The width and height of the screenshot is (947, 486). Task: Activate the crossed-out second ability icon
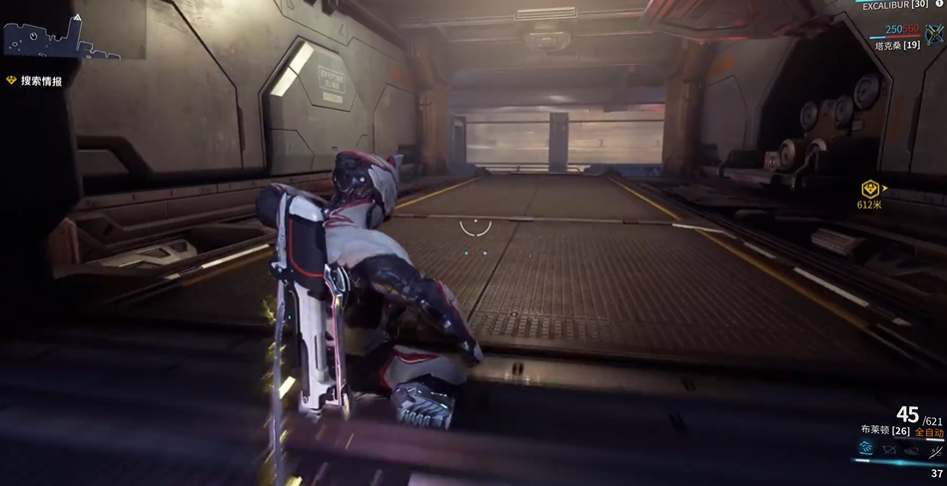[889, 451]
